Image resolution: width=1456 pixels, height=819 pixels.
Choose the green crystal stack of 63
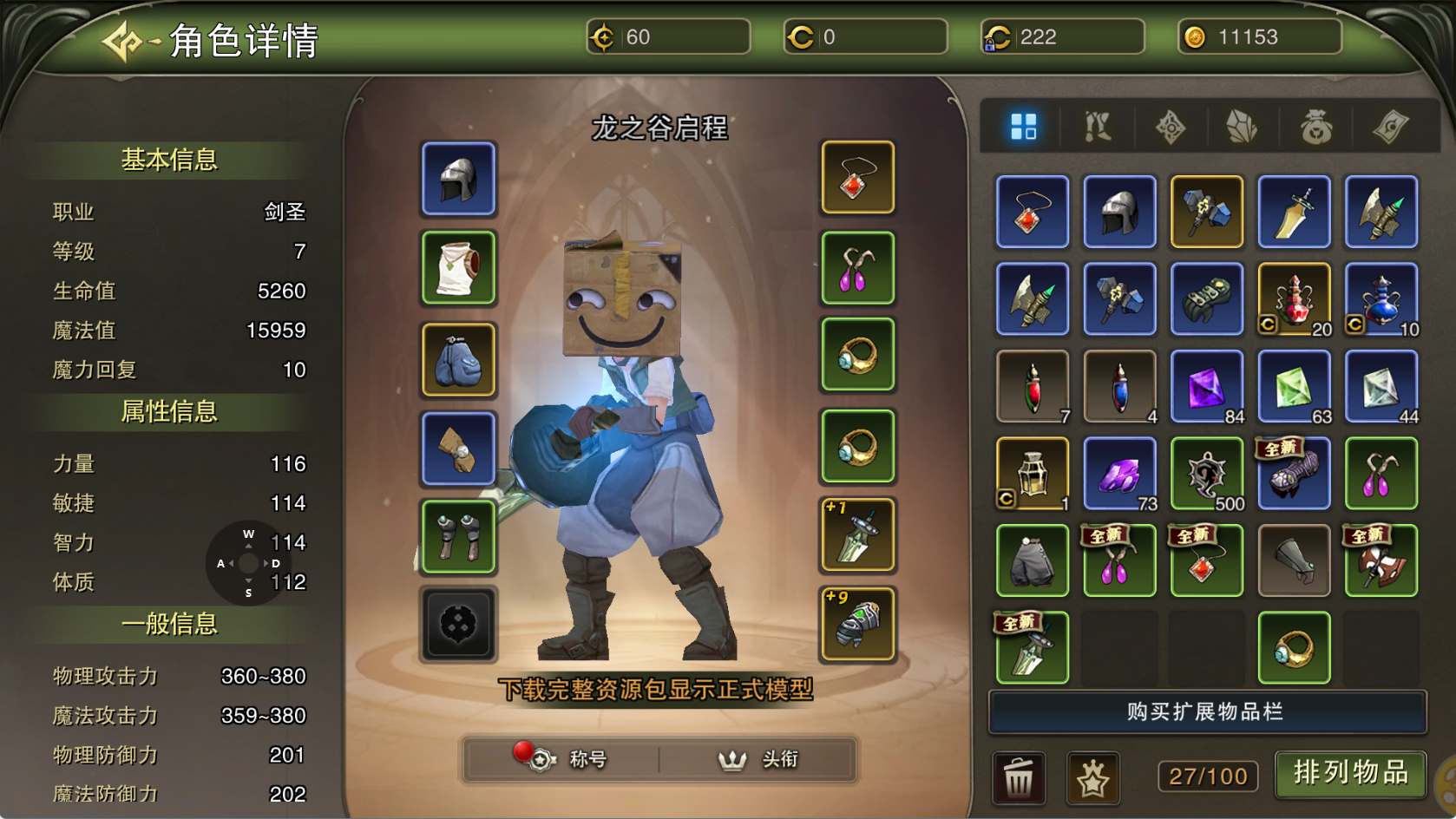point(1294,387)
